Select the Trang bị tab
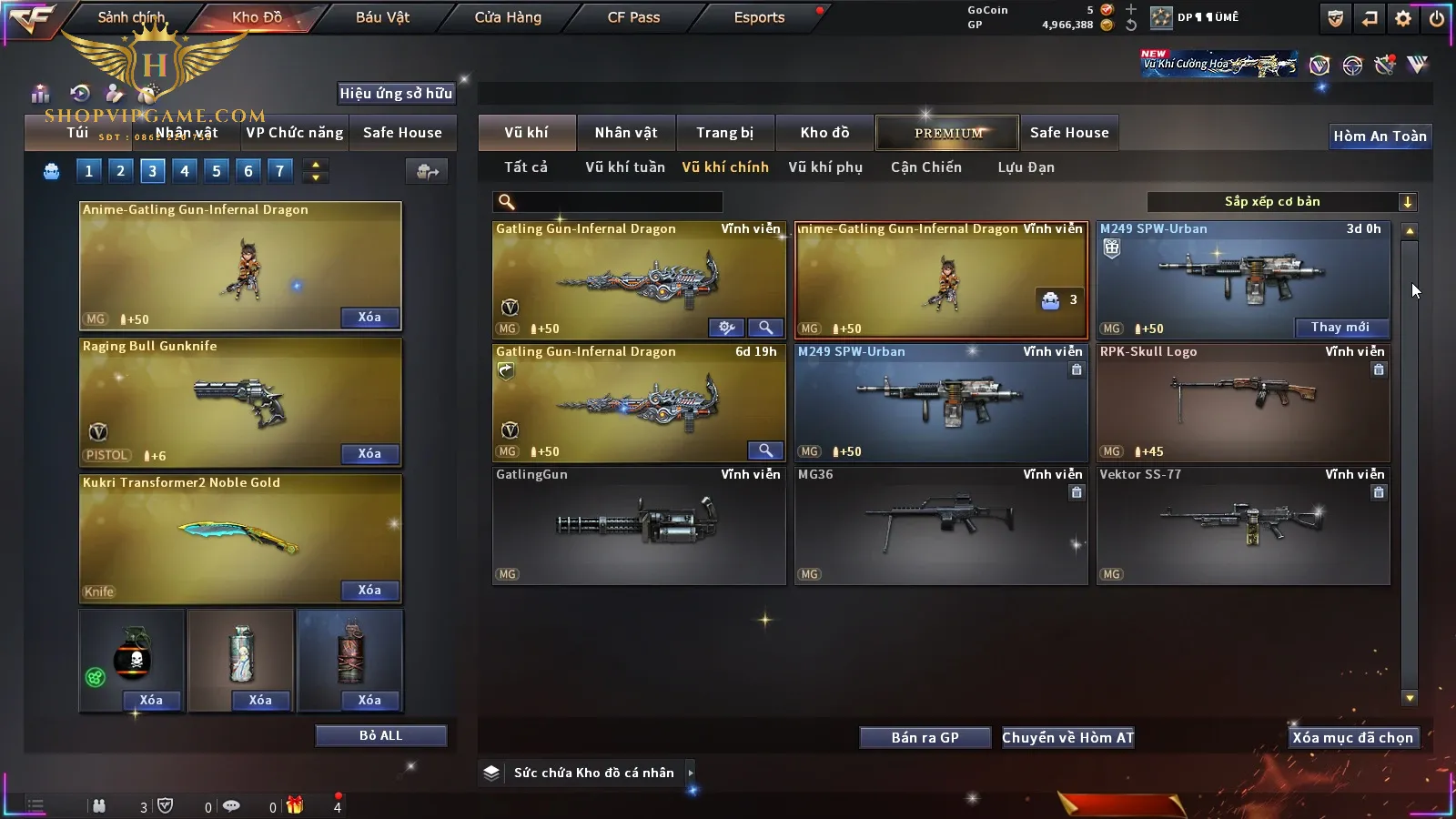 (x=724, y=133)
